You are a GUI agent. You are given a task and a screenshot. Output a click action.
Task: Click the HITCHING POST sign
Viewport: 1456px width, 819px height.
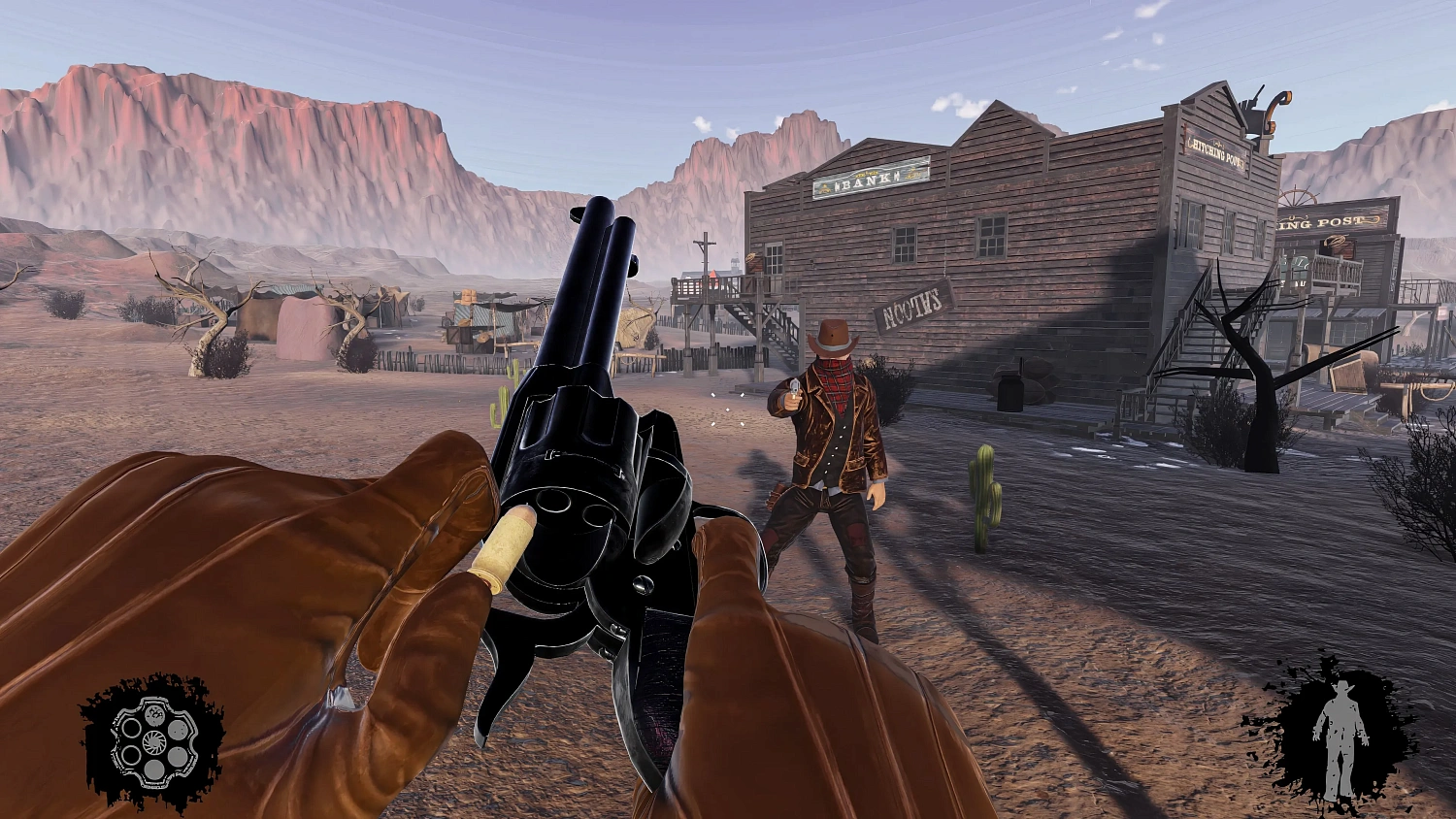[1215, 153]
